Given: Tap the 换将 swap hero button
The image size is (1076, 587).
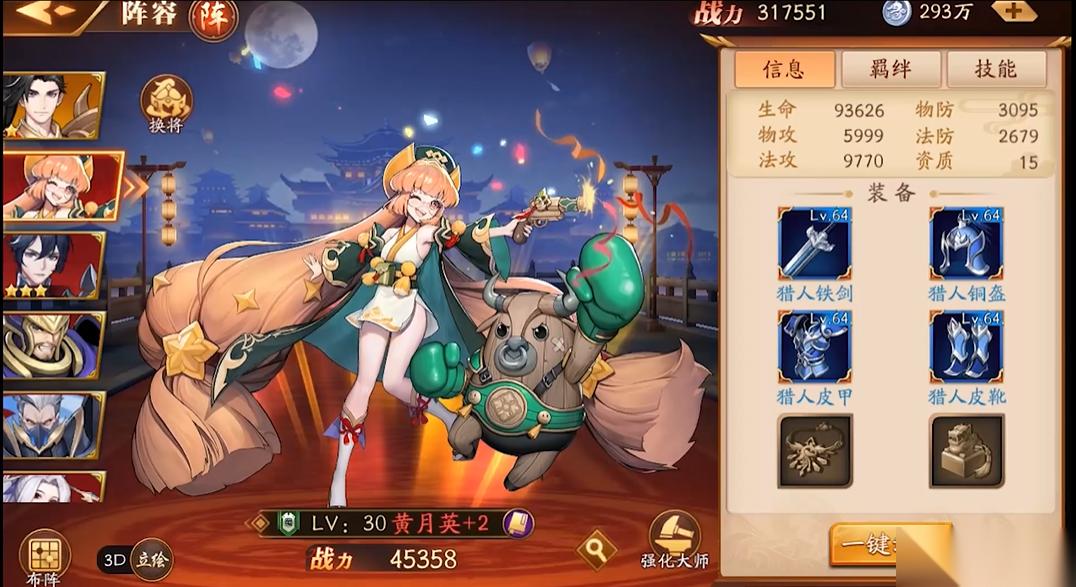Looking at the screenshot, I should pos(166,106).
